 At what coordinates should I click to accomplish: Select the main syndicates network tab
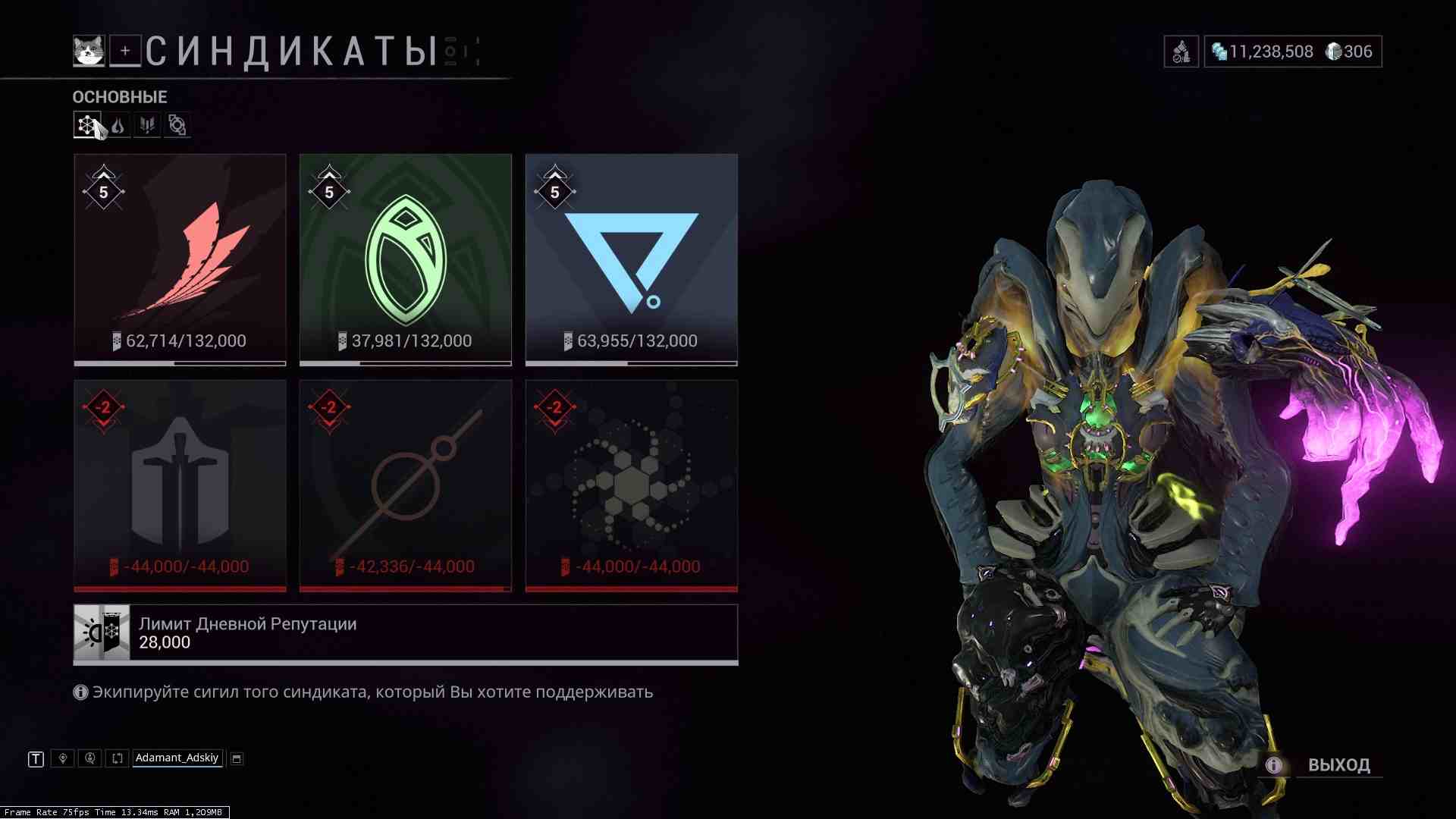[87, 125]
